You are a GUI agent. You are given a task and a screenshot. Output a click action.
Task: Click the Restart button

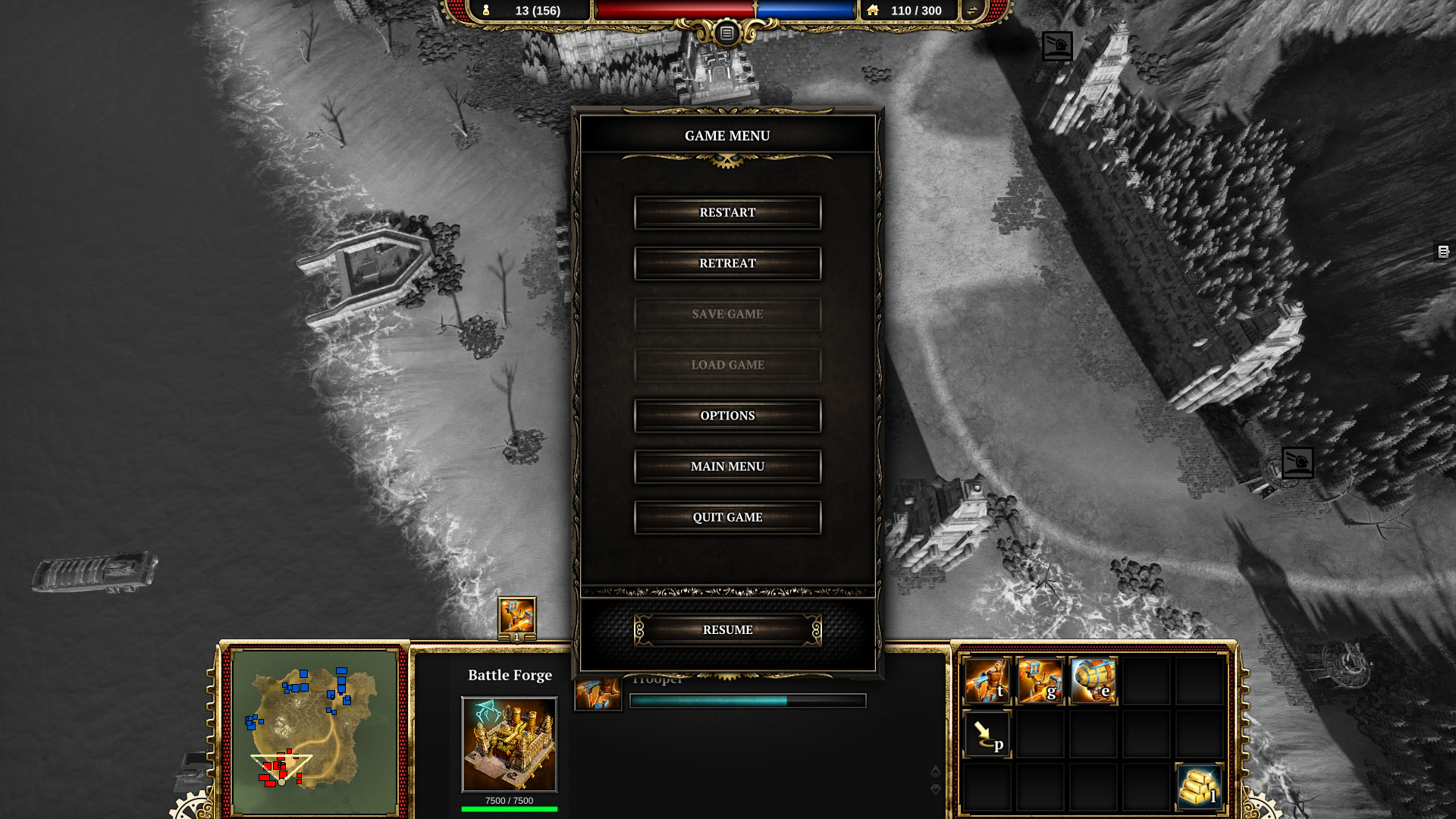[727, 213]
